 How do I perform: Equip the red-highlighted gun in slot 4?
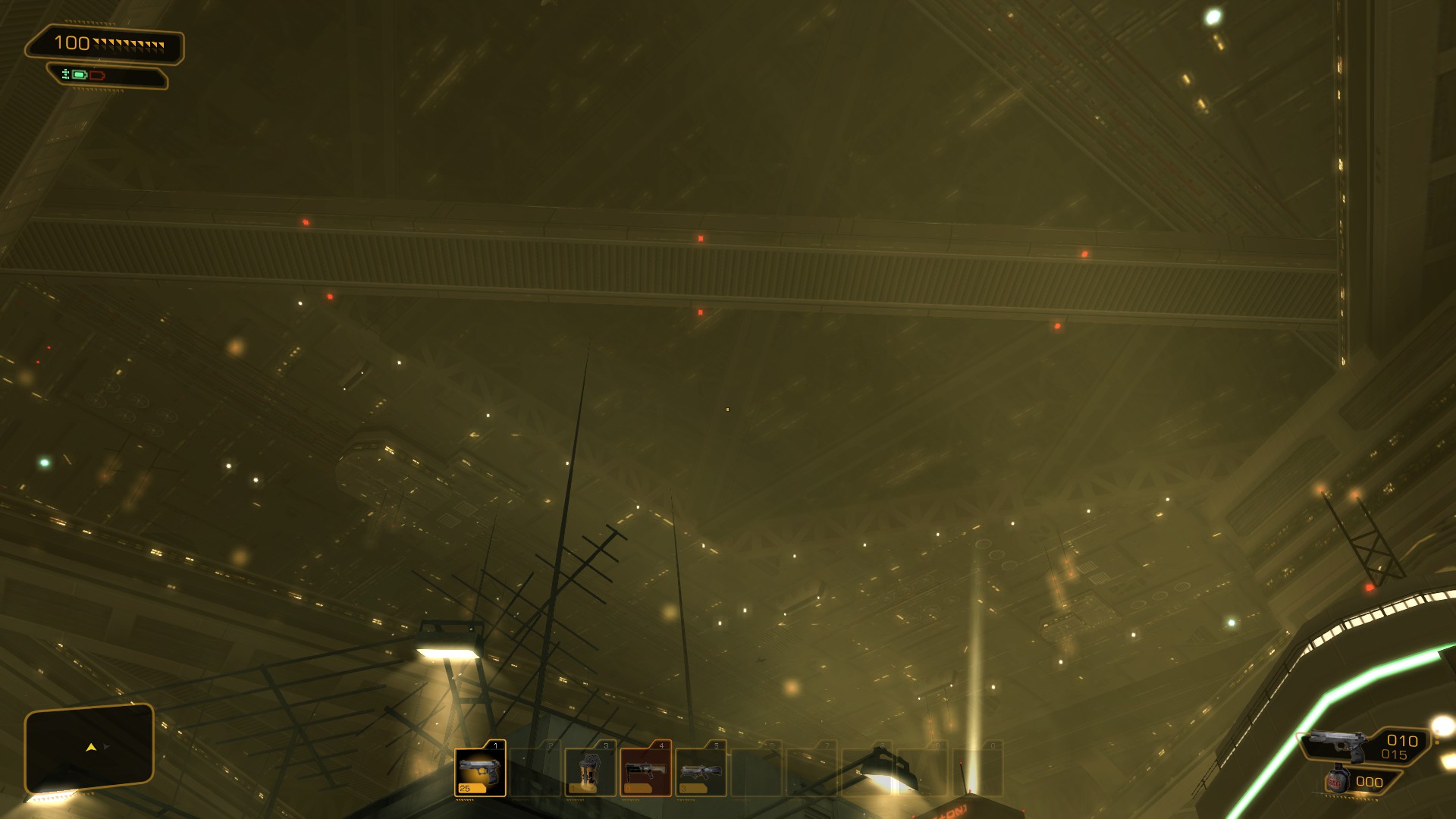point(645,770)
